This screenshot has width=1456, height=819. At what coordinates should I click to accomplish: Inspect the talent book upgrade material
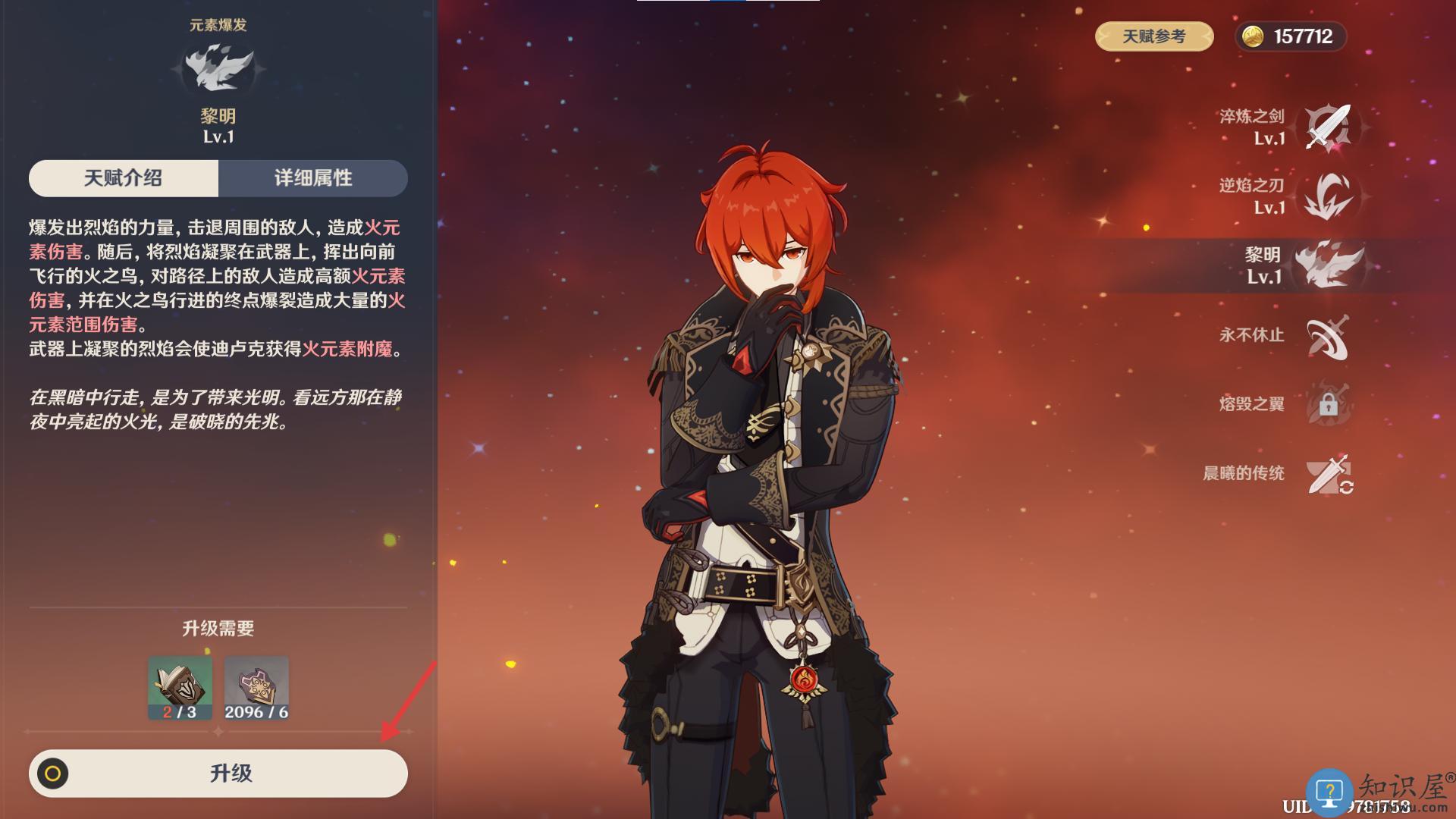pyautogui.click(x=180, y=687)
